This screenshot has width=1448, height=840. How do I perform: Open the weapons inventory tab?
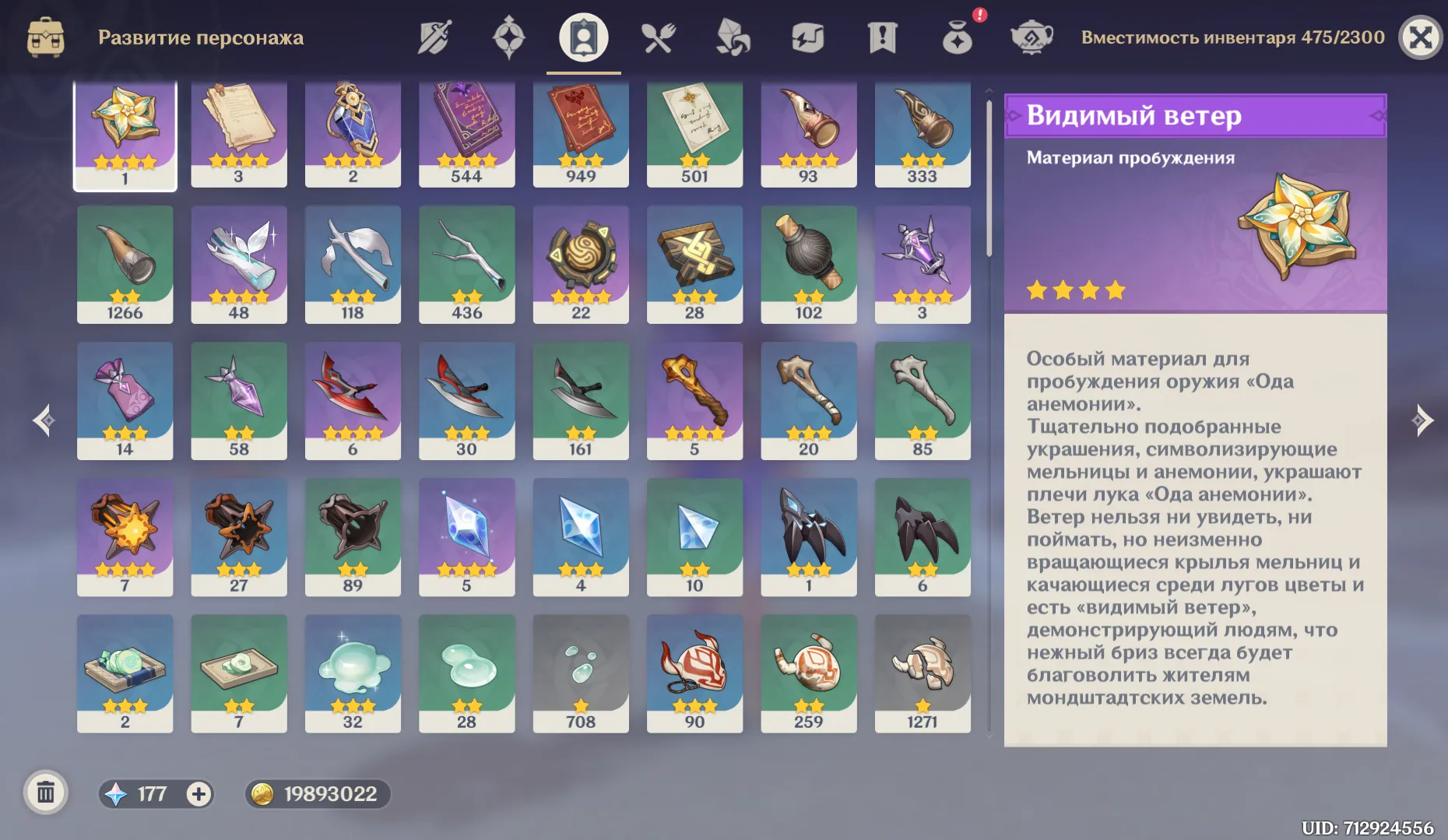pyautogui.click(x=433, y=37)
